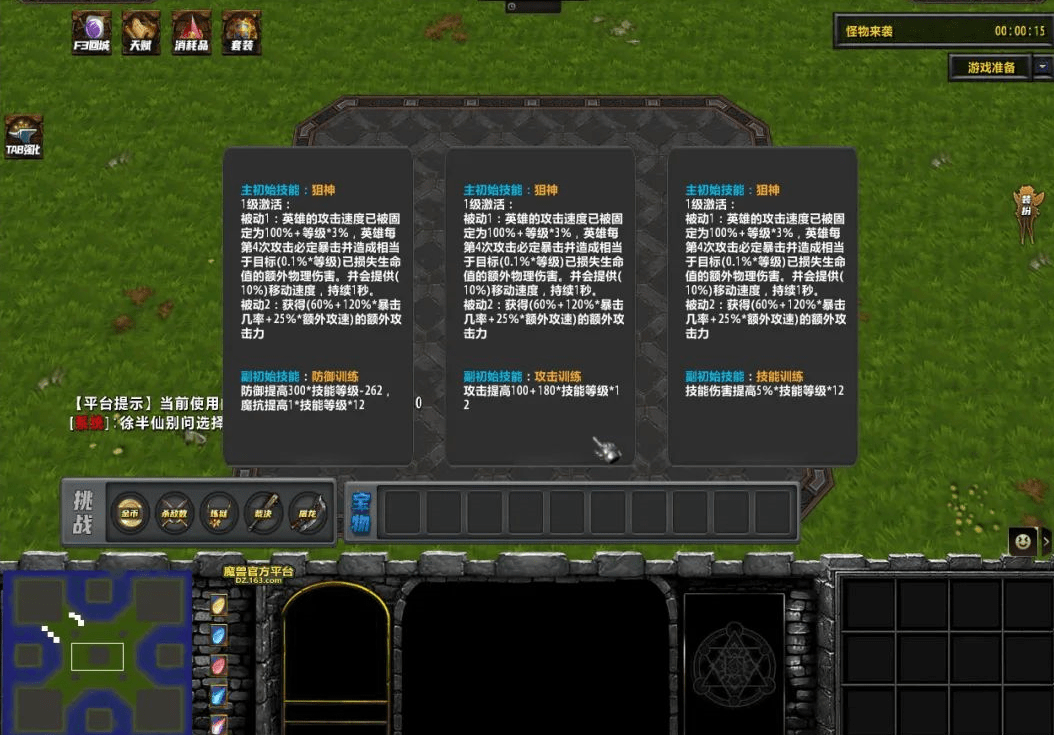Start the 金币 gold challenge
The image size is (1054, 735).
click(x=130, y=511)
